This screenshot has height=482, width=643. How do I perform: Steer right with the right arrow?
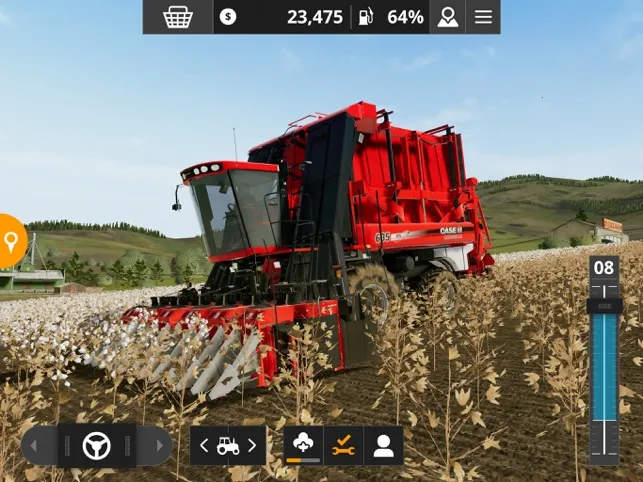point(156,446)
